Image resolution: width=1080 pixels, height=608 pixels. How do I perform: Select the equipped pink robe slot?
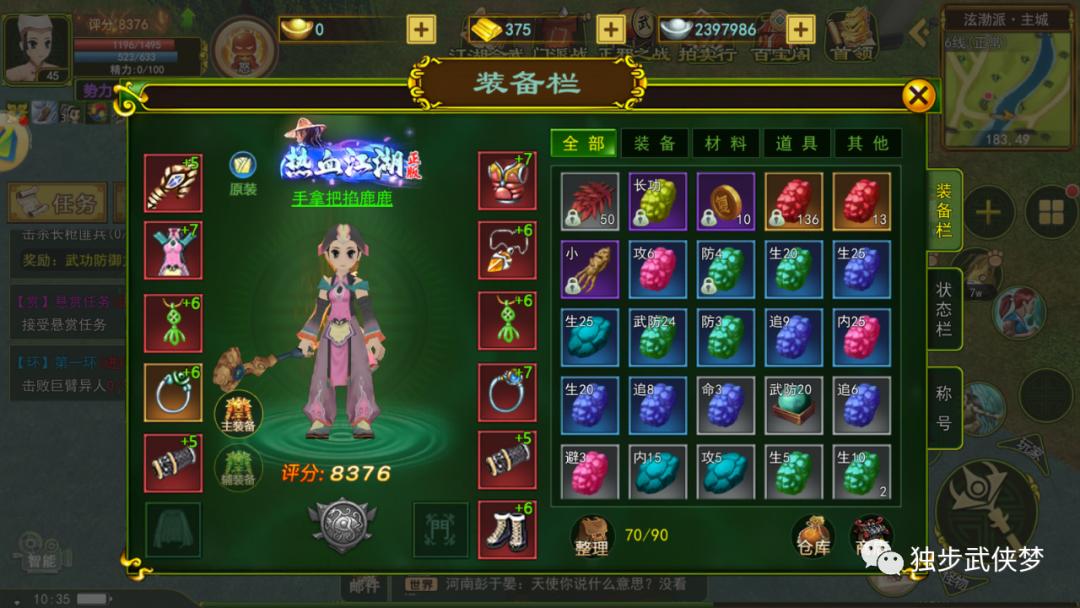pos(173,250)
